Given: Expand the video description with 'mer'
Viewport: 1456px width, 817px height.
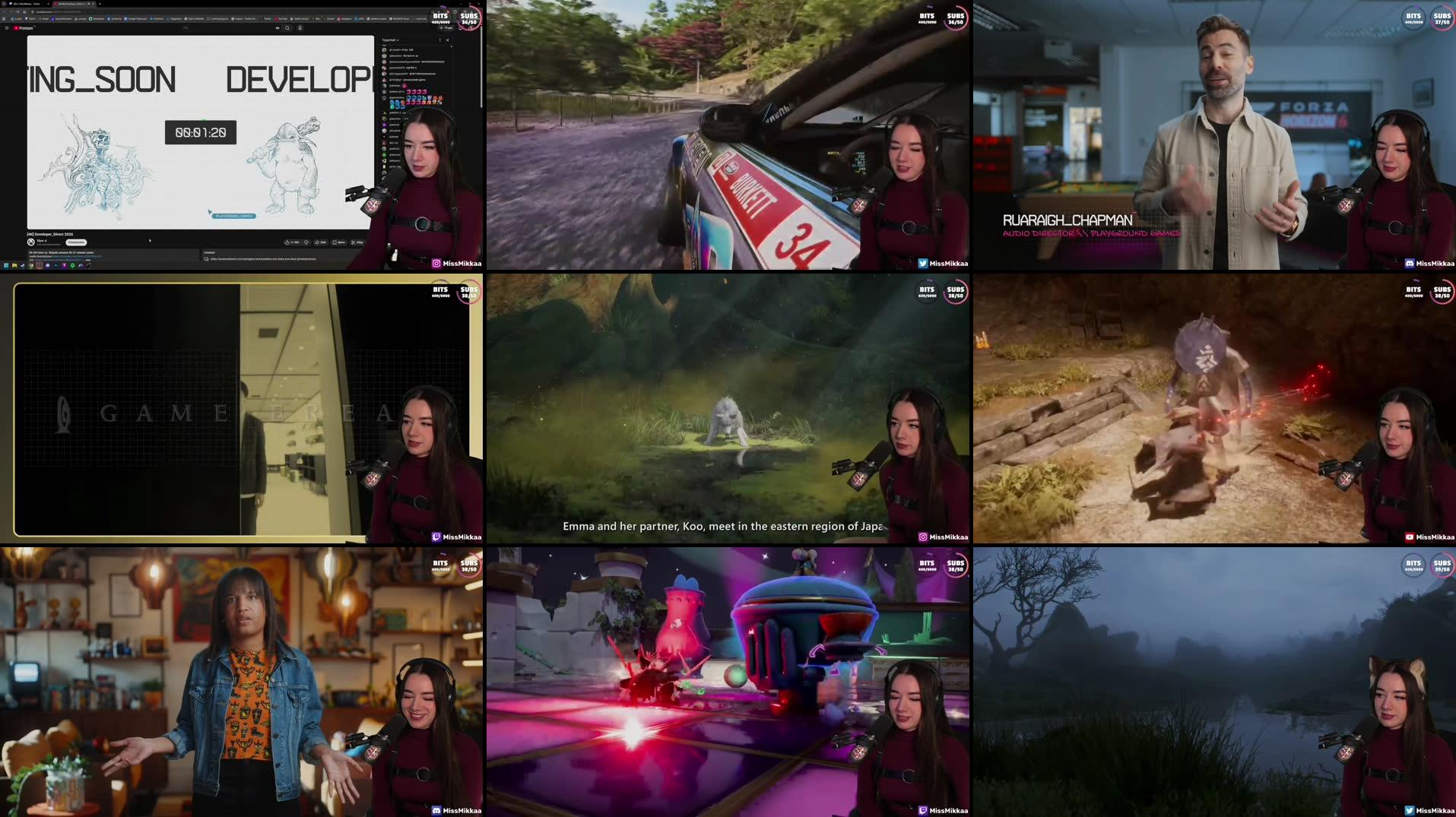Looking at the screenshot, I should (87, 261).
